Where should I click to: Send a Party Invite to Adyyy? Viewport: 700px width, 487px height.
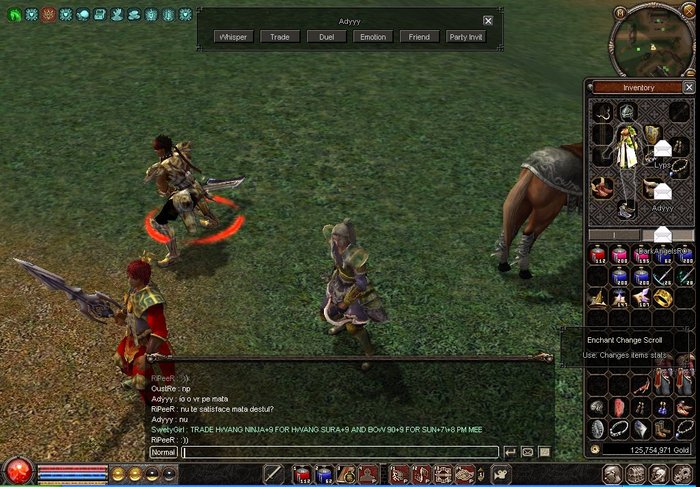pyautogui.click(x=466, y=37)
